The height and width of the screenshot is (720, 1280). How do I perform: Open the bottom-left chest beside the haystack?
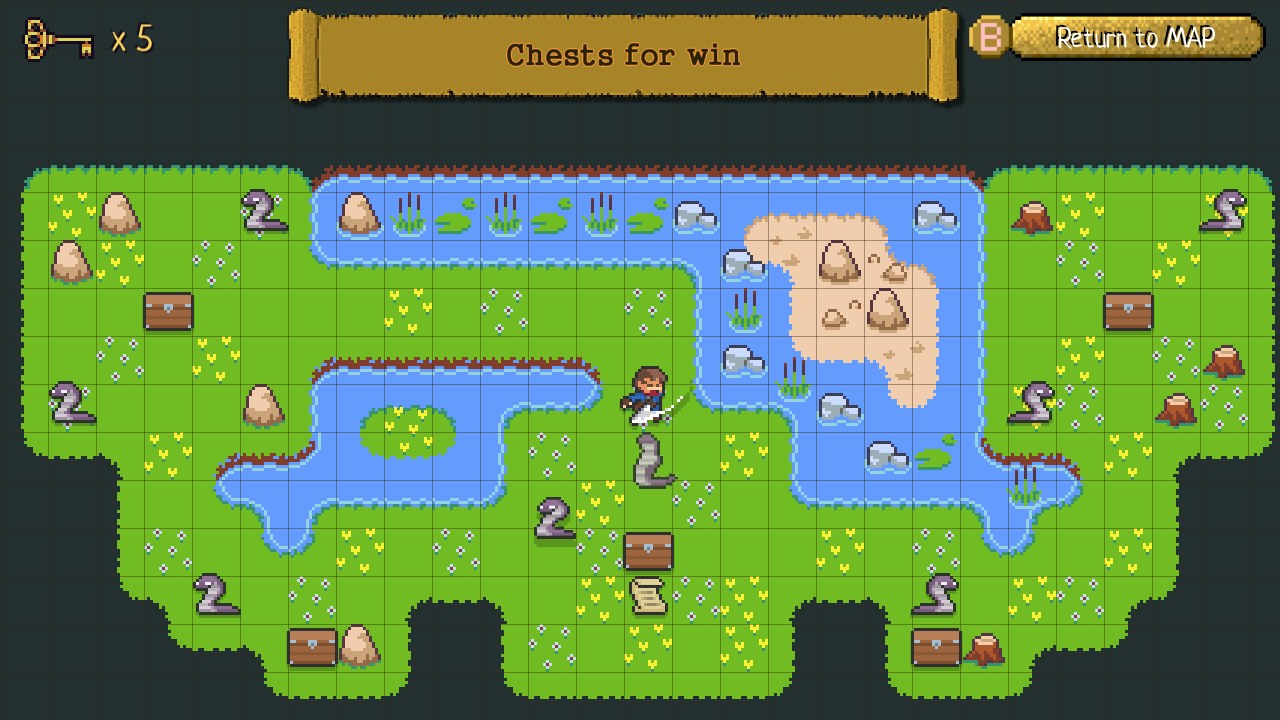(x=311, y=645)
